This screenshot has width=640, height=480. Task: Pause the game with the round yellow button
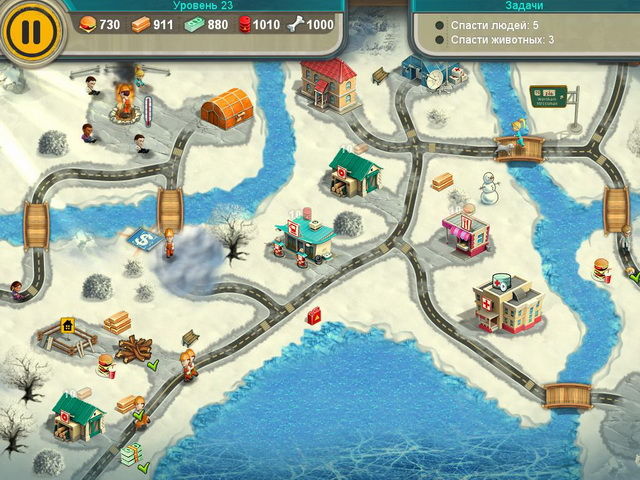[x=31, y=30]
